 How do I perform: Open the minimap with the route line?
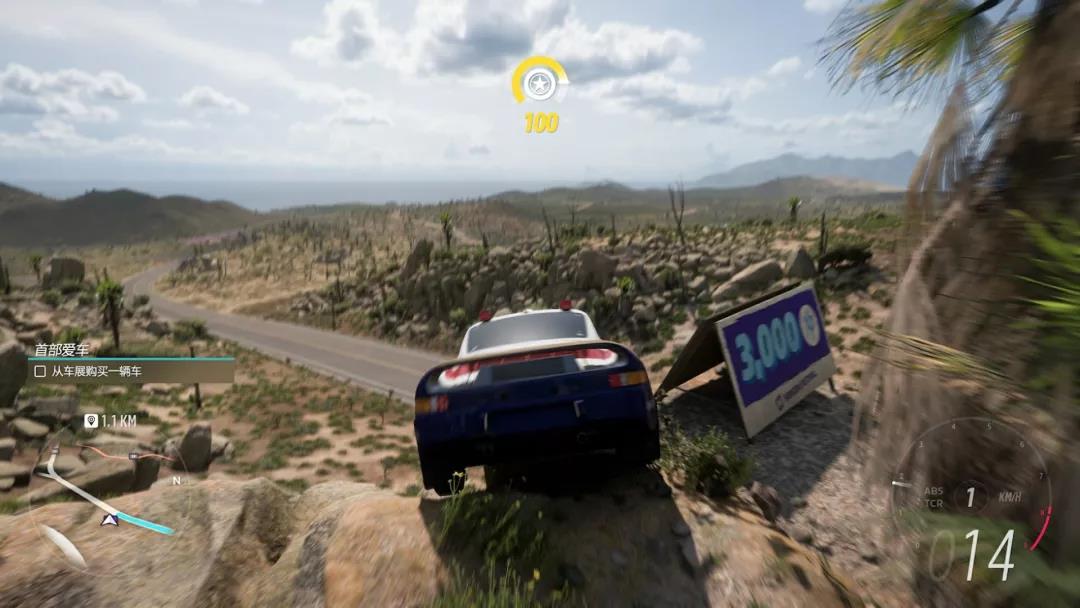pyautogui.click(x=105, y=490)
